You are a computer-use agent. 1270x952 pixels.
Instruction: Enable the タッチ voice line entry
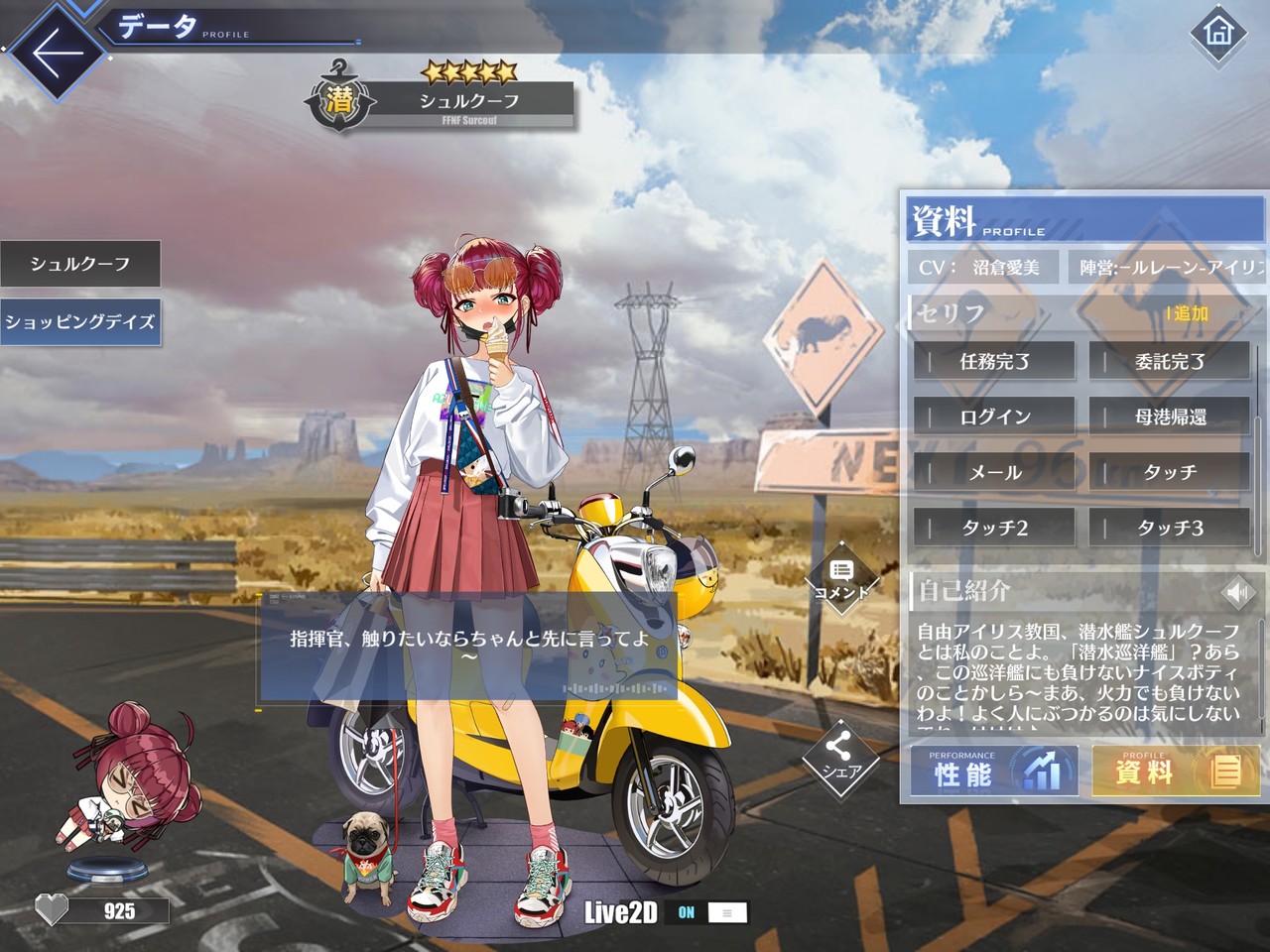pos(1168,472)
